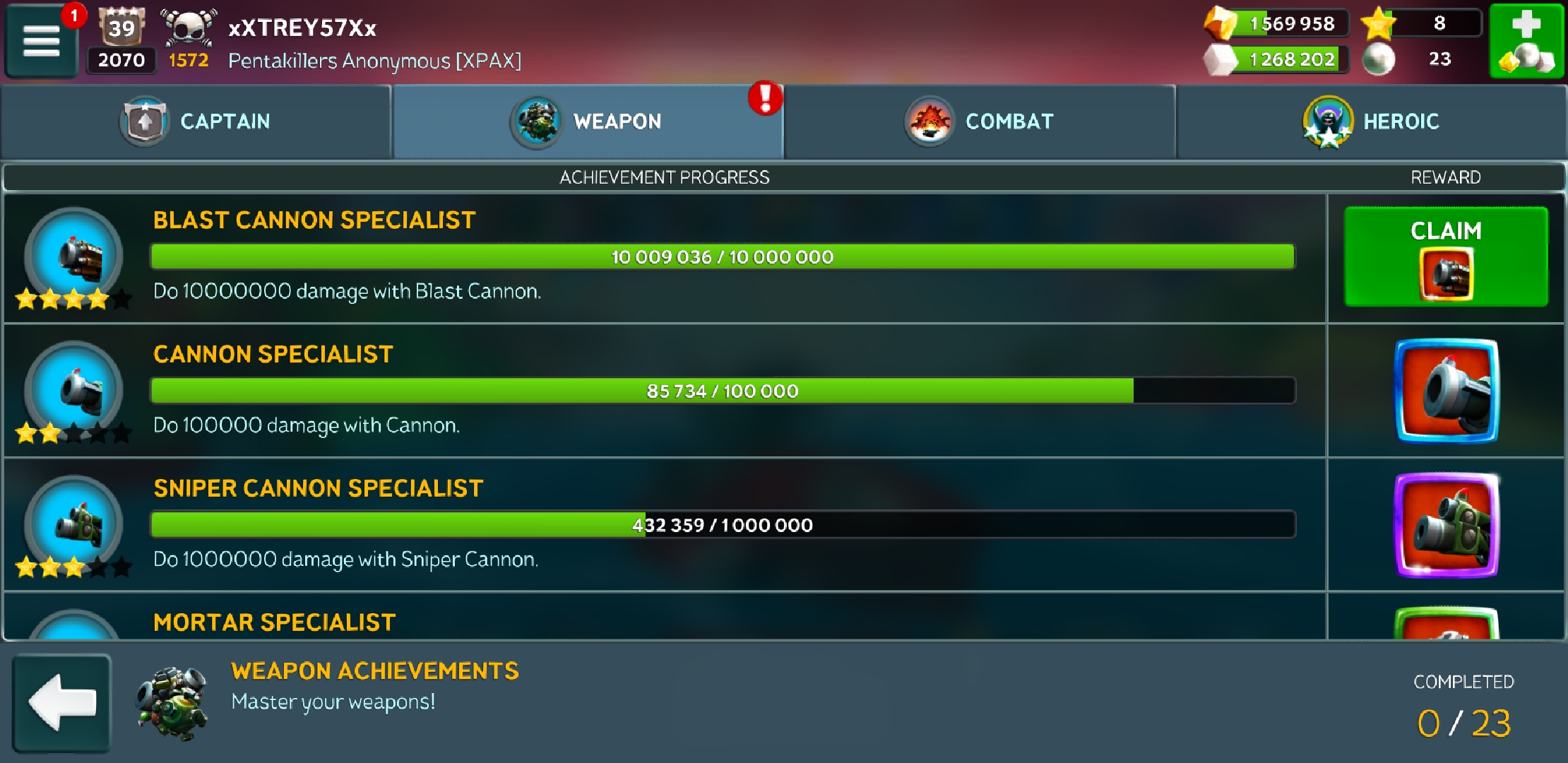Image resolution: width=1568 pixels, height=763 pixels.
Task: Open the Combat achievements tab
Action: click(980, 122)
